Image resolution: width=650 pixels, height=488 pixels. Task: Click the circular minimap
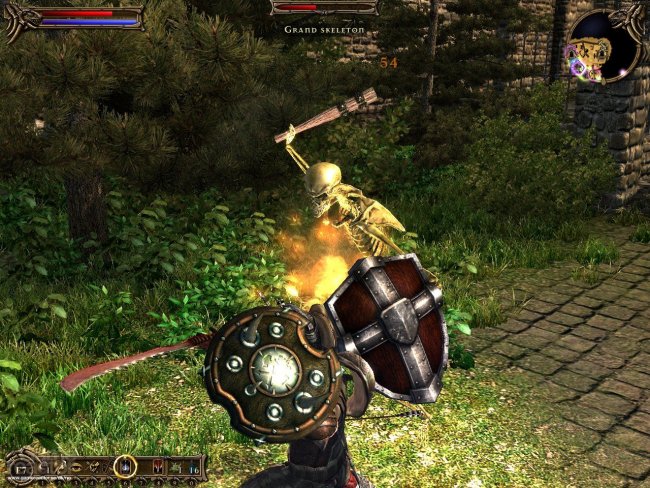pos(603,45)
